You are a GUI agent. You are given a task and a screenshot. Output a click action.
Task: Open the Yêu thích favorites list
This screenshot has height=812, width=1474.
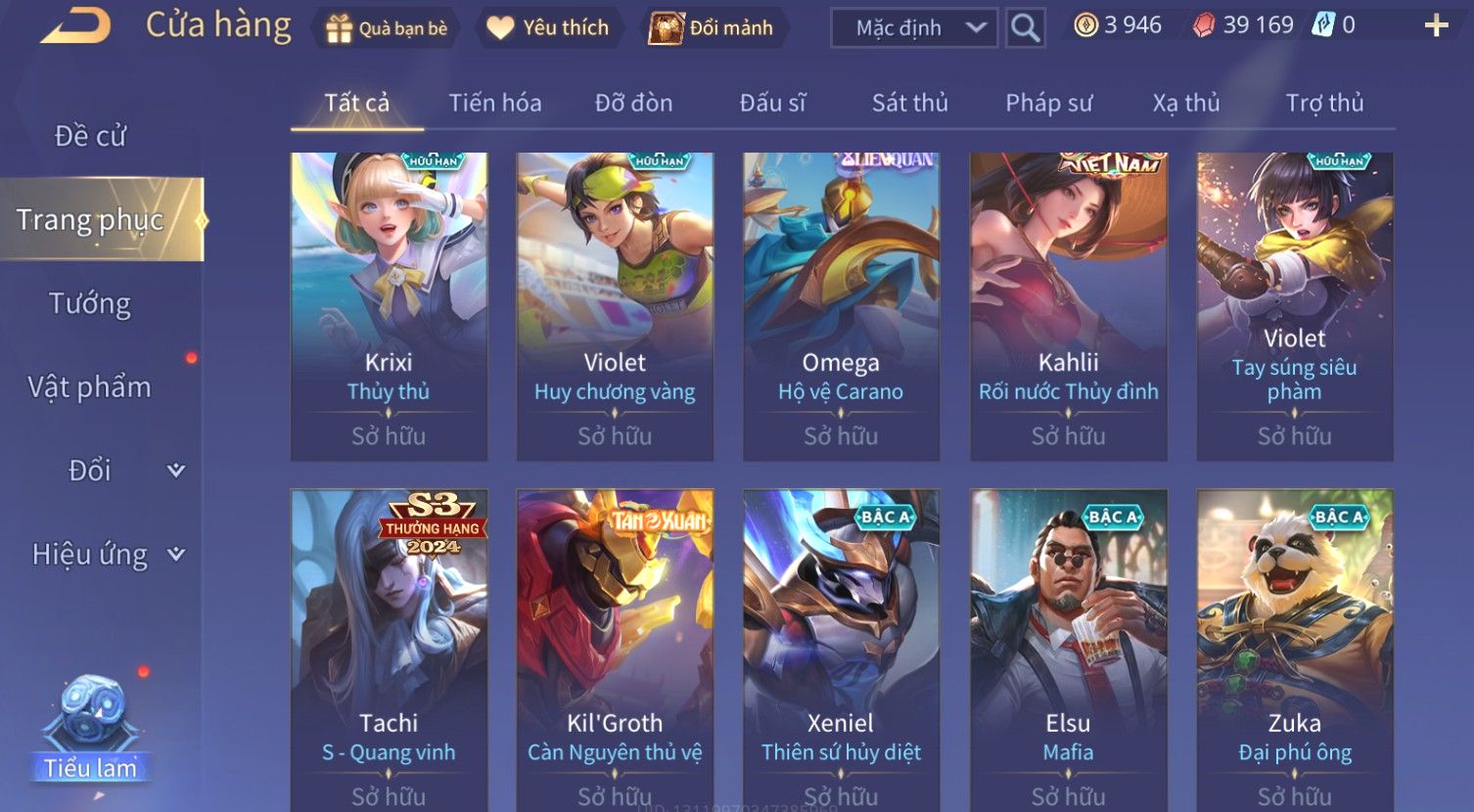click(x=548, y=28)
